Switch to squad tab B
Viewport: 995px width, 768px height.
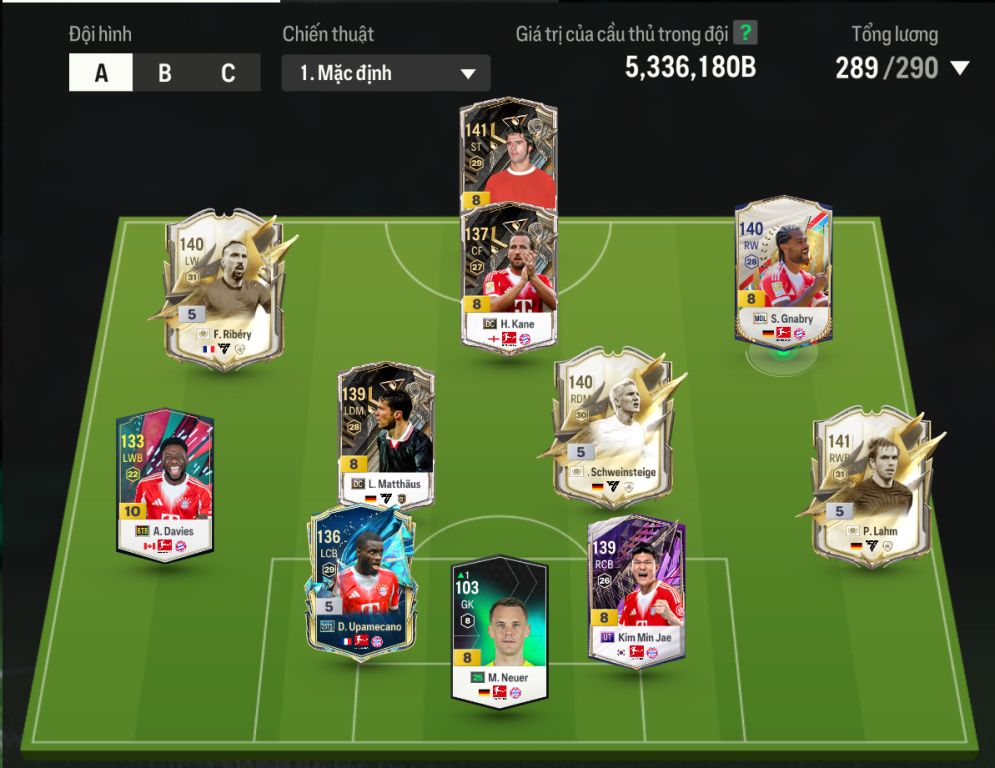pos(165,73)
